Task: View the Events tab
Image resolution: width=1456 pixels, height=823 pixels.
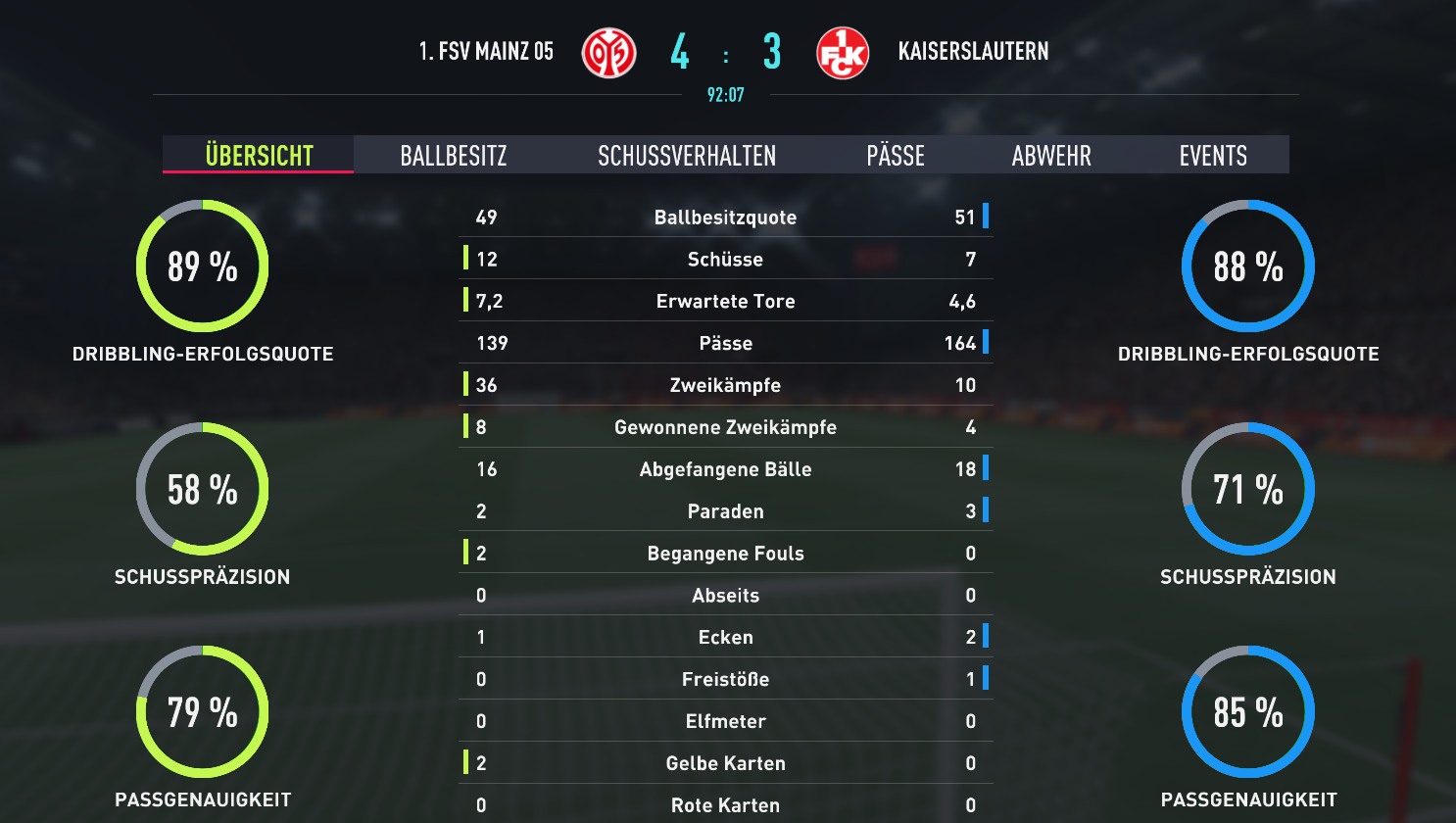Action: [x=1213, y=155]
